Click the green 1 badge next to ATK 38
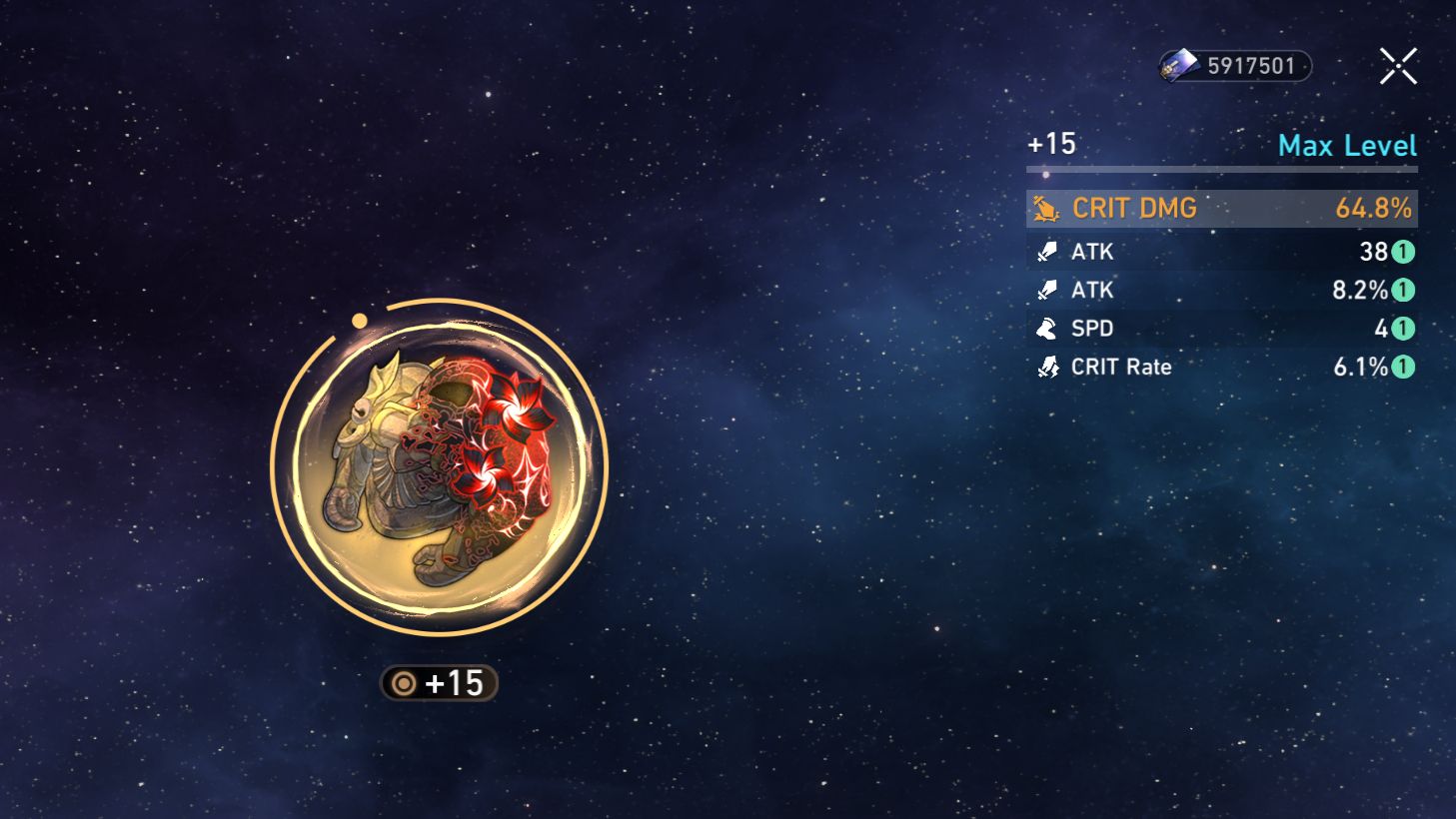Image resolution: width=1456 pixels, height=819 pixels. pos(1402,252)
